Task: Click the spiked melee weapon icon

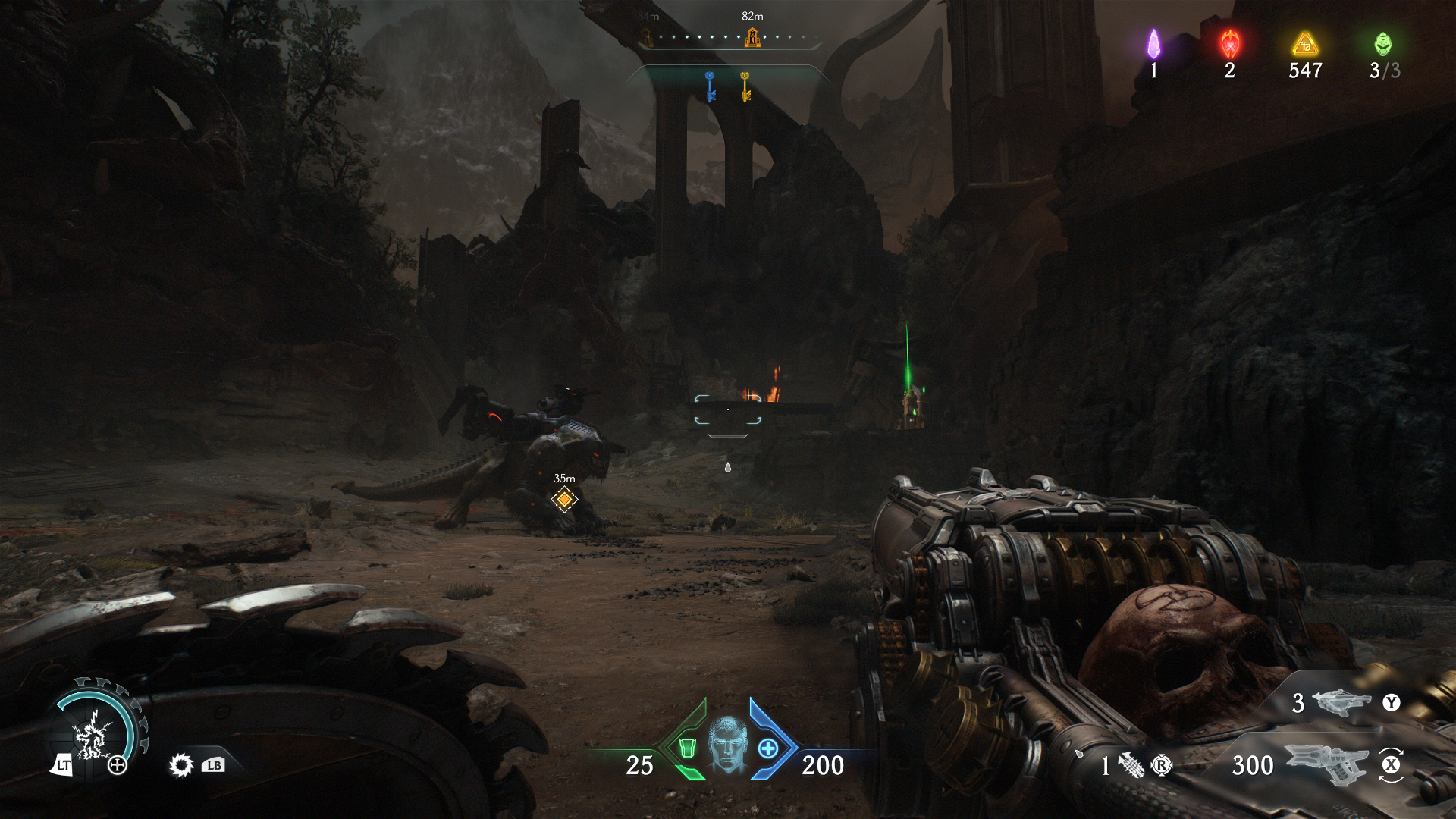Action: [181, 765]
